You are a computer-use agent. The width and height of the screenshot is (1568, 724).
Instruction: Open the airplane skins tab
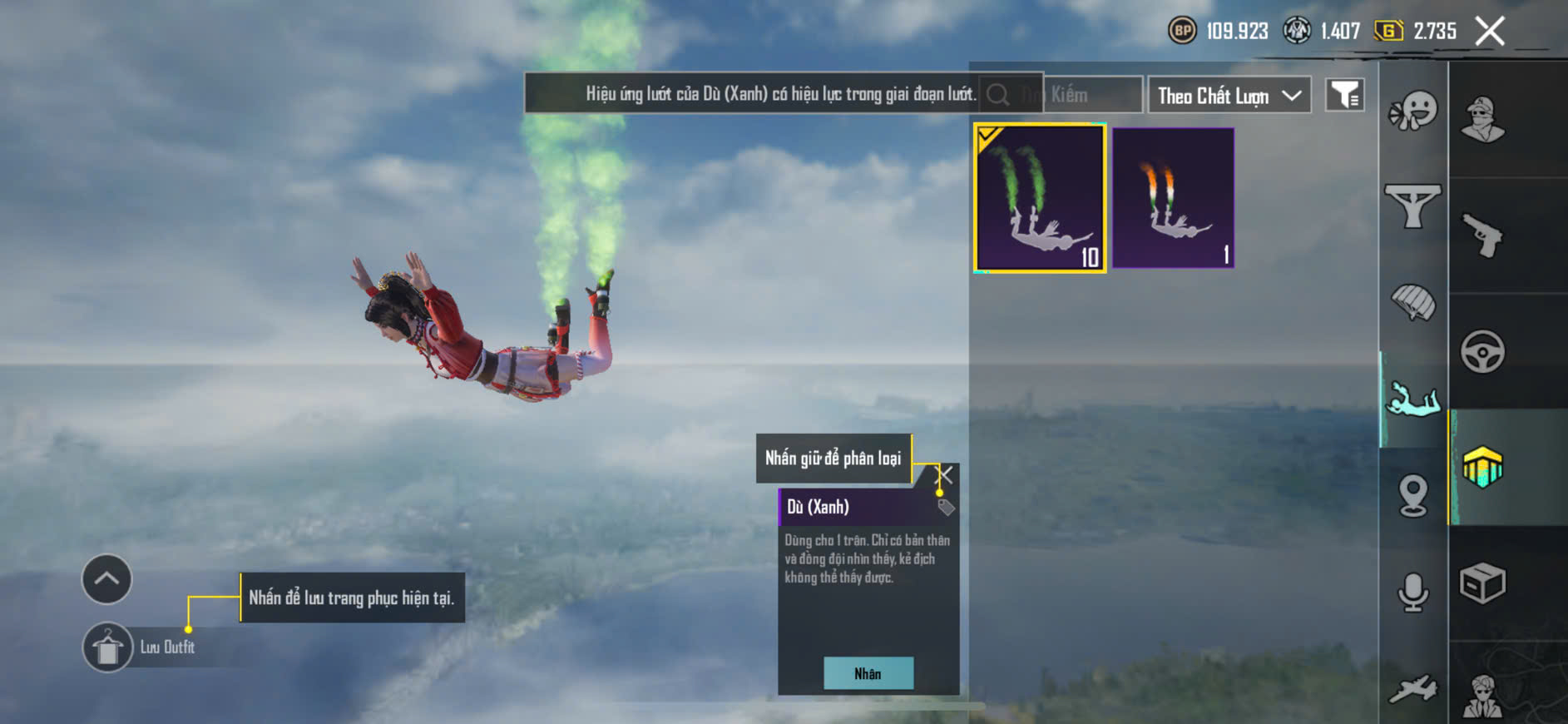[x=1412, y=689]
